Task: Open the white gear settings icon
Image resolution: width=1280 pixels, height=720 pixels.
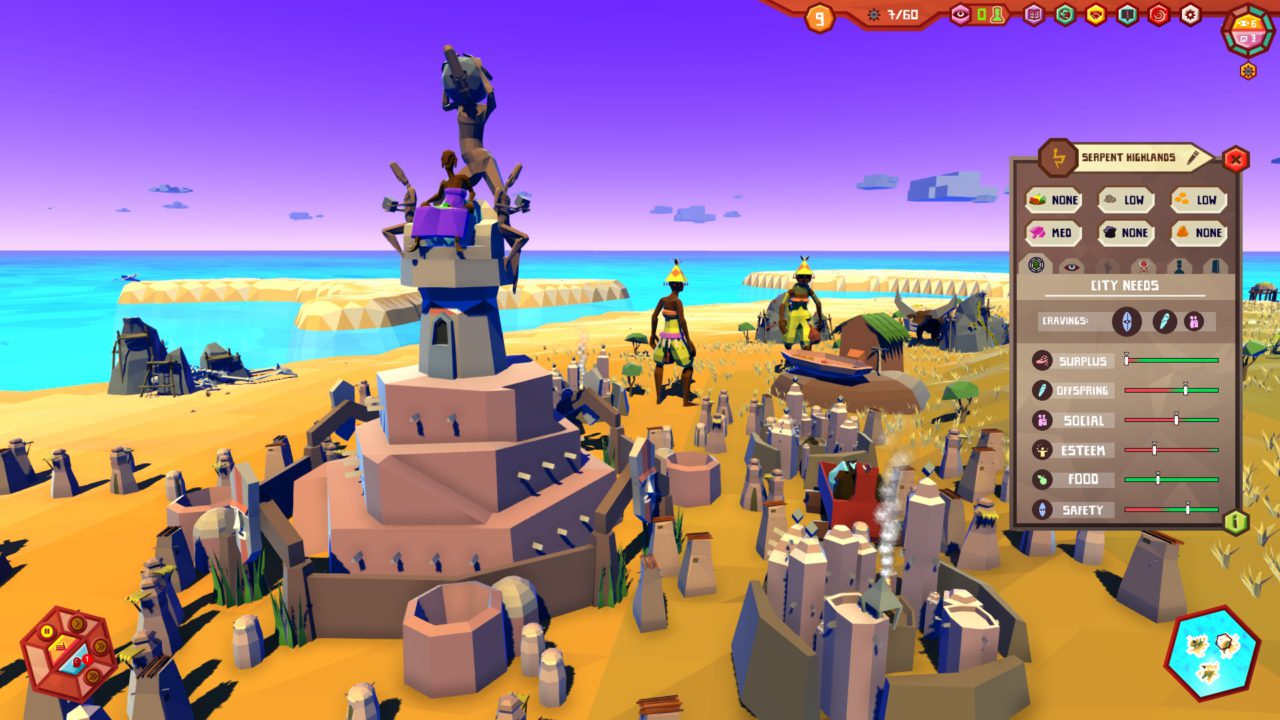Action: click(x=1190, y=15)
